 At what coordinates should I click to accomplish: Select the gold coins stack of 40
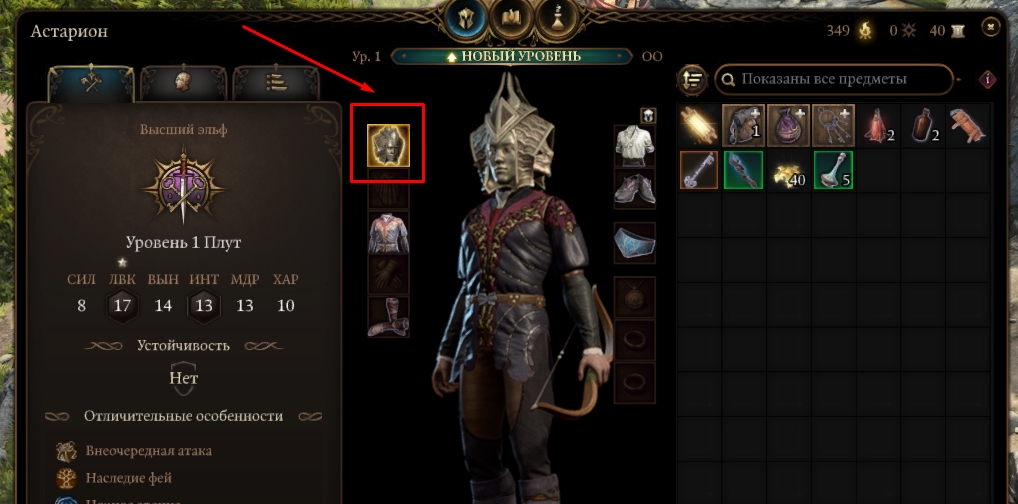click(x=787, y=170)
